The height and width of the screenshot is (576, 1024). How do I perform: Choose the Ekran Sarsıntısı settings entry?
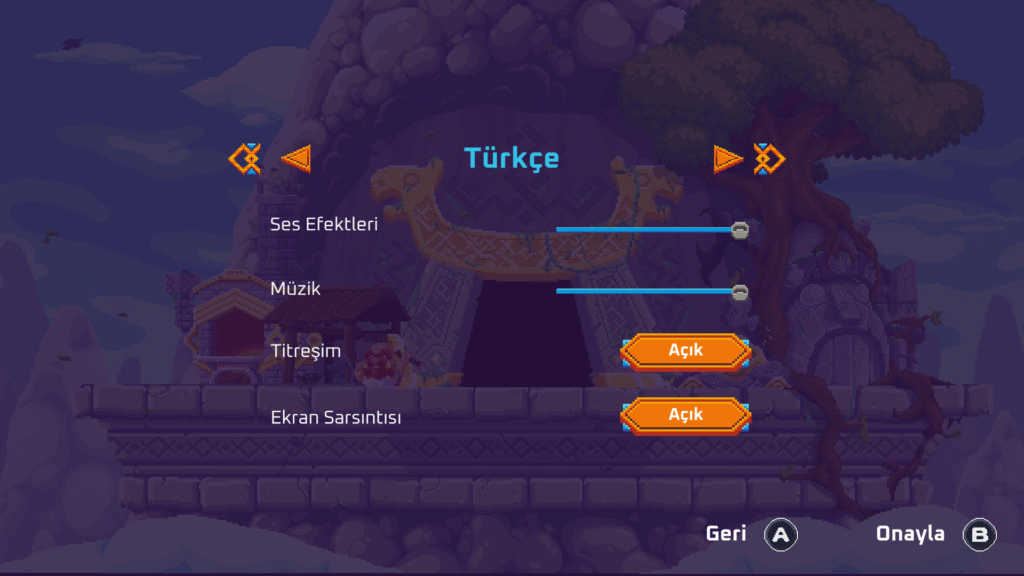(x=336, y=417)
